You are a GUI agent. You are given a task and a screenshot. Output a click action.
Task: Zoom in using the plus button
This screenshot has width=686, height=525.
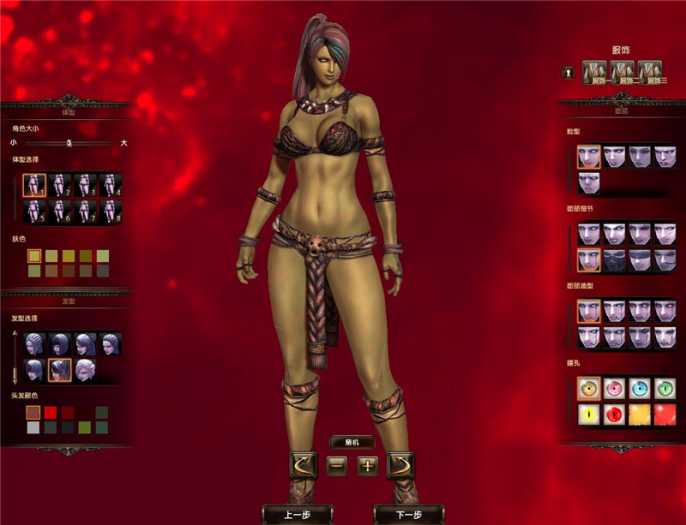coord(367,465)
